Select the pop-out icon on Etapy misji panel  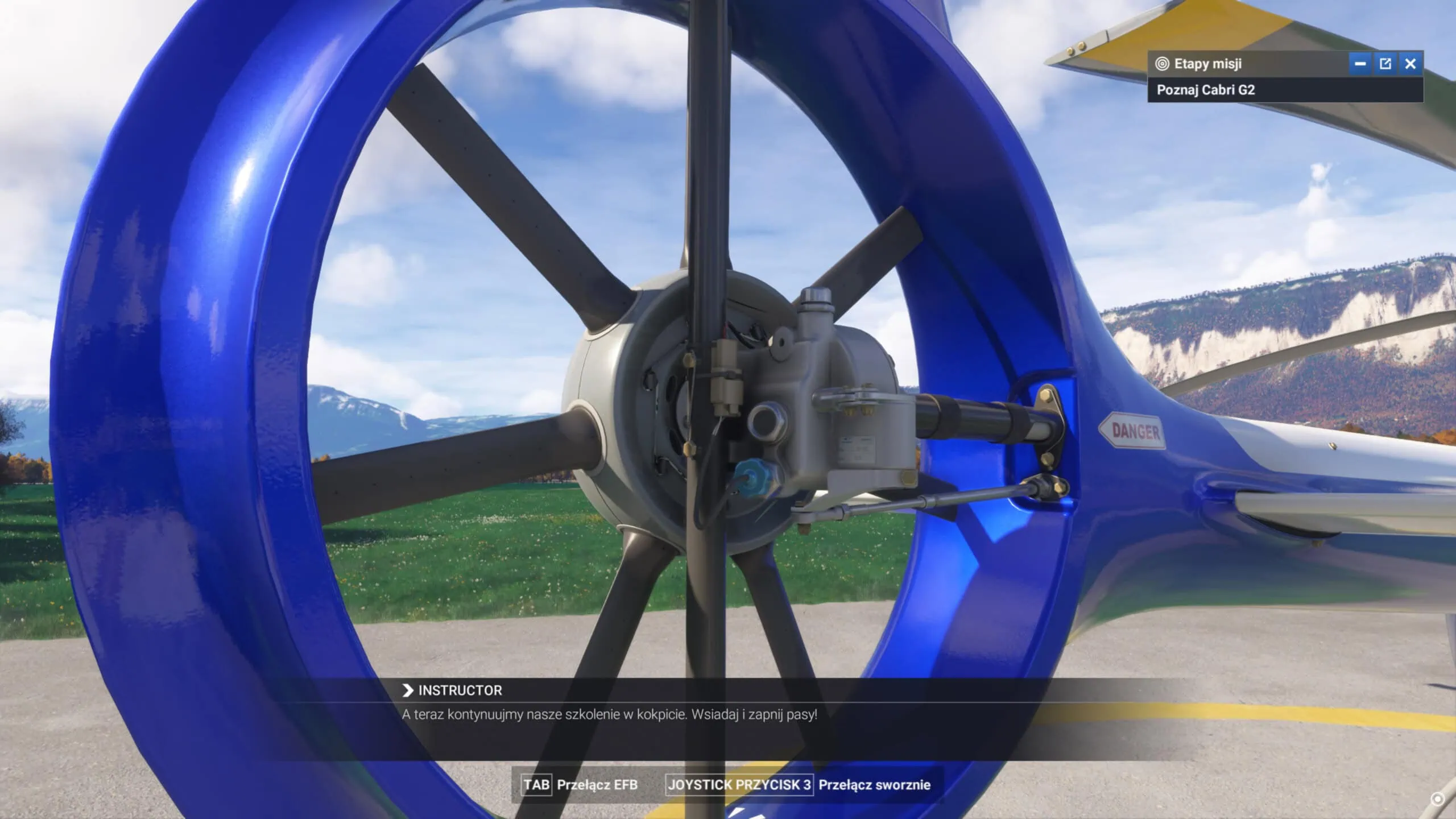1386,64
